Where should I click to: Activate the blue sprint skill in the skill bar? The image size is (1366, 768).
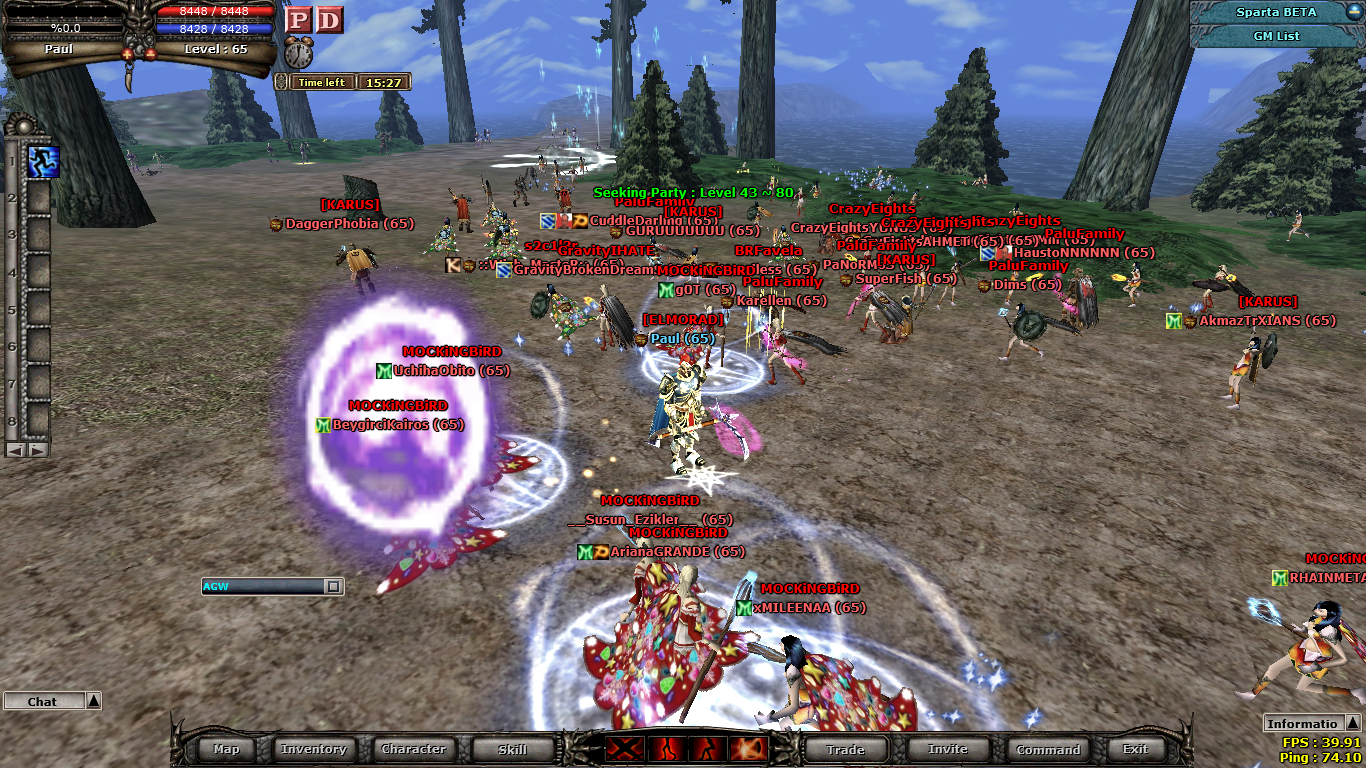coord(44,161)
